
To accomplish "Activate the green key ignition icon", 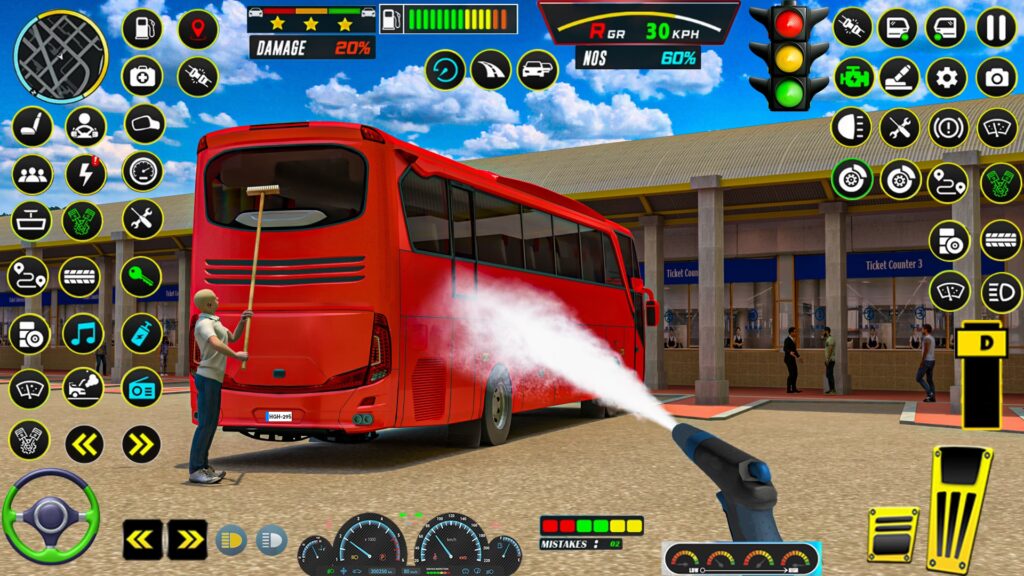I will (x=142, y=277).
